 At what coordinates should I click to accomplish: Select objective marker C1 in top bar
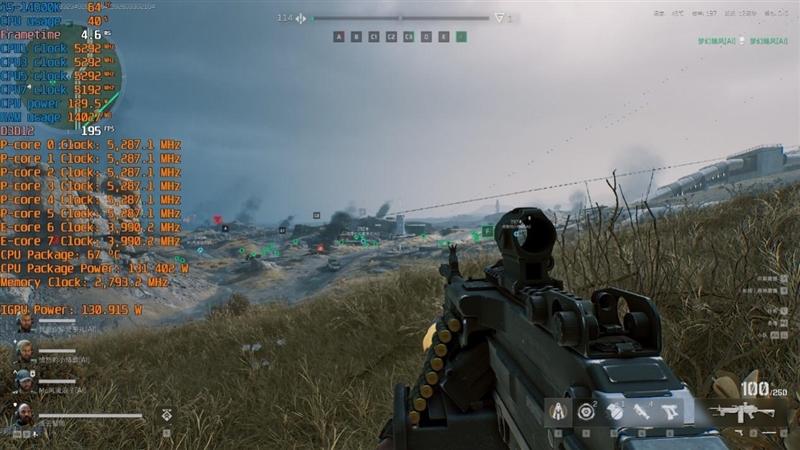[x=374, y=37]
